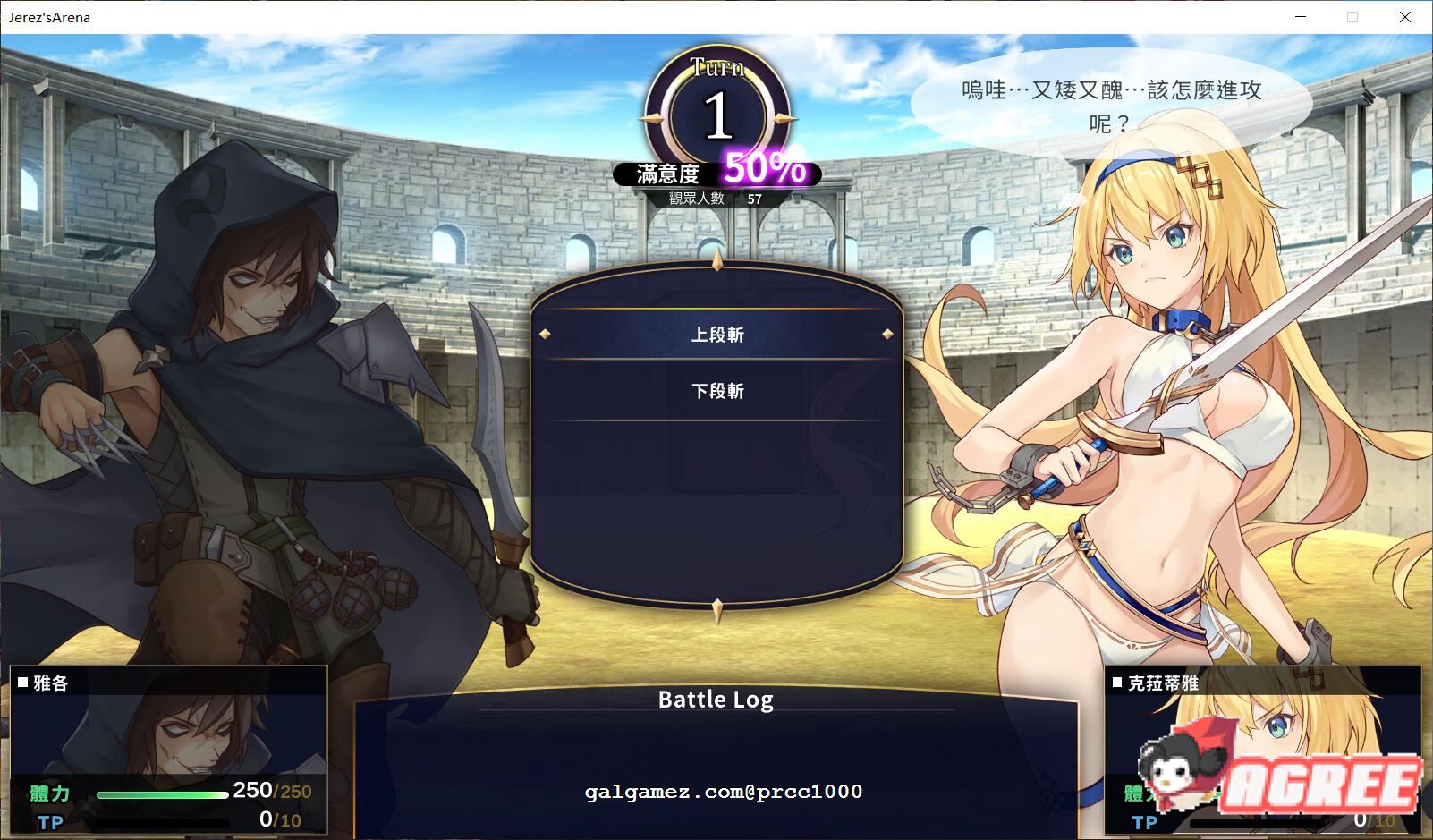Click the right diamond arrow beside 上段斬
The height and width of the screenshot is (840, 1433).
click(886, 334)
